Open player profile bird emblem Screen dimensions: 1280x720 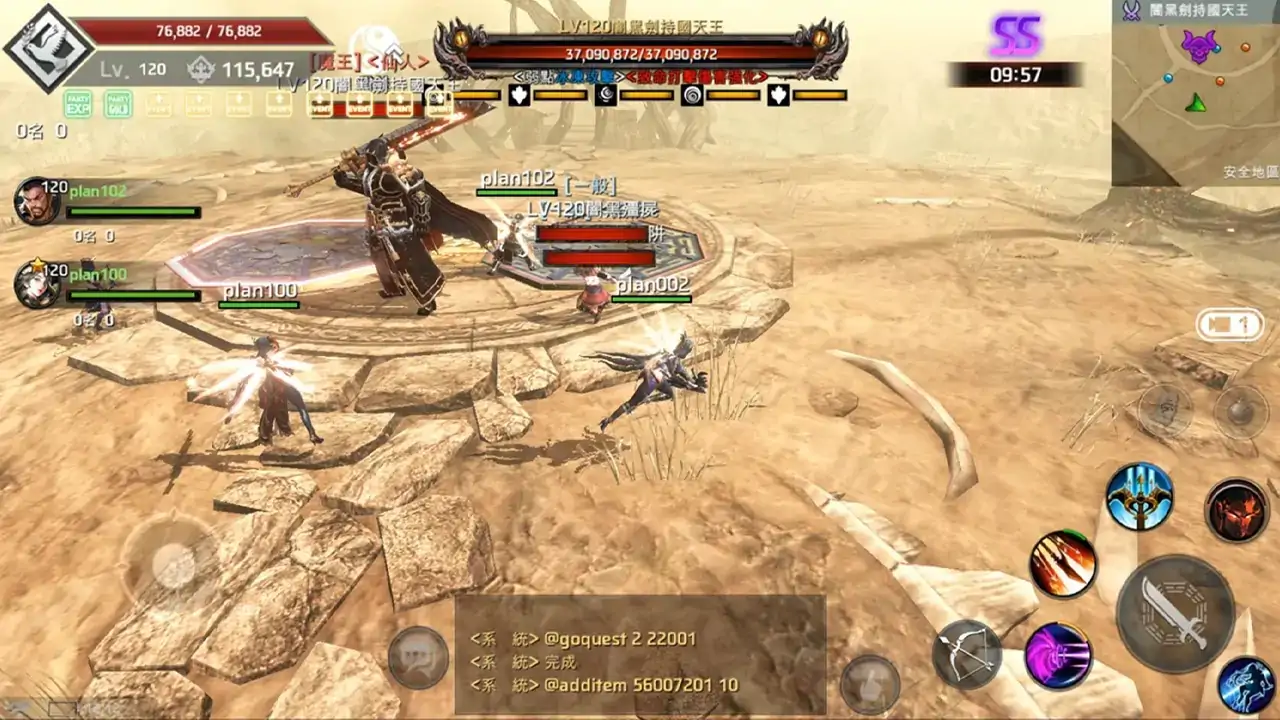(48, 48)
